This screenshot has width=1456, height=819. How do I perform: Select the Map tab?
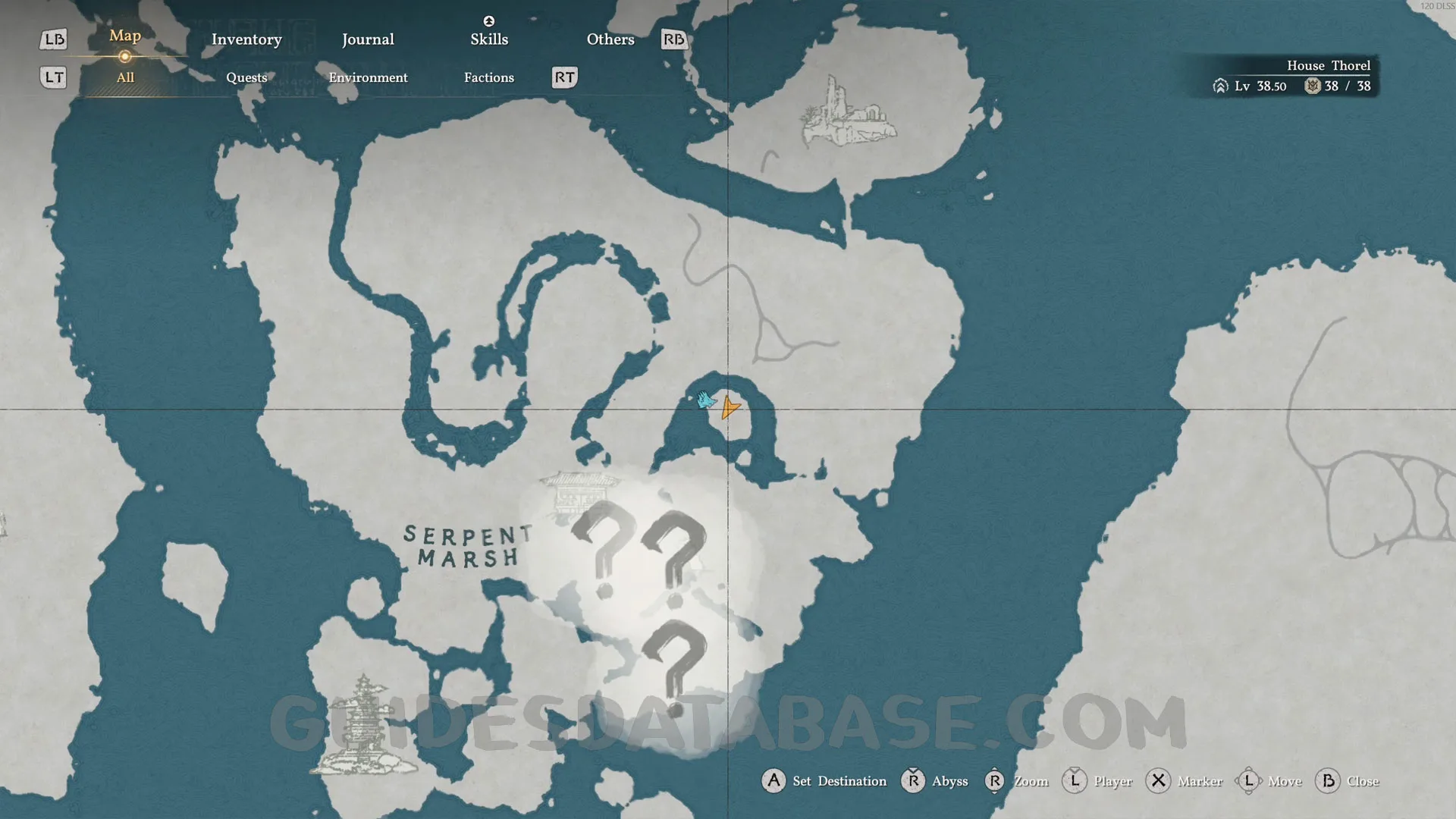[x=125, y=36]
